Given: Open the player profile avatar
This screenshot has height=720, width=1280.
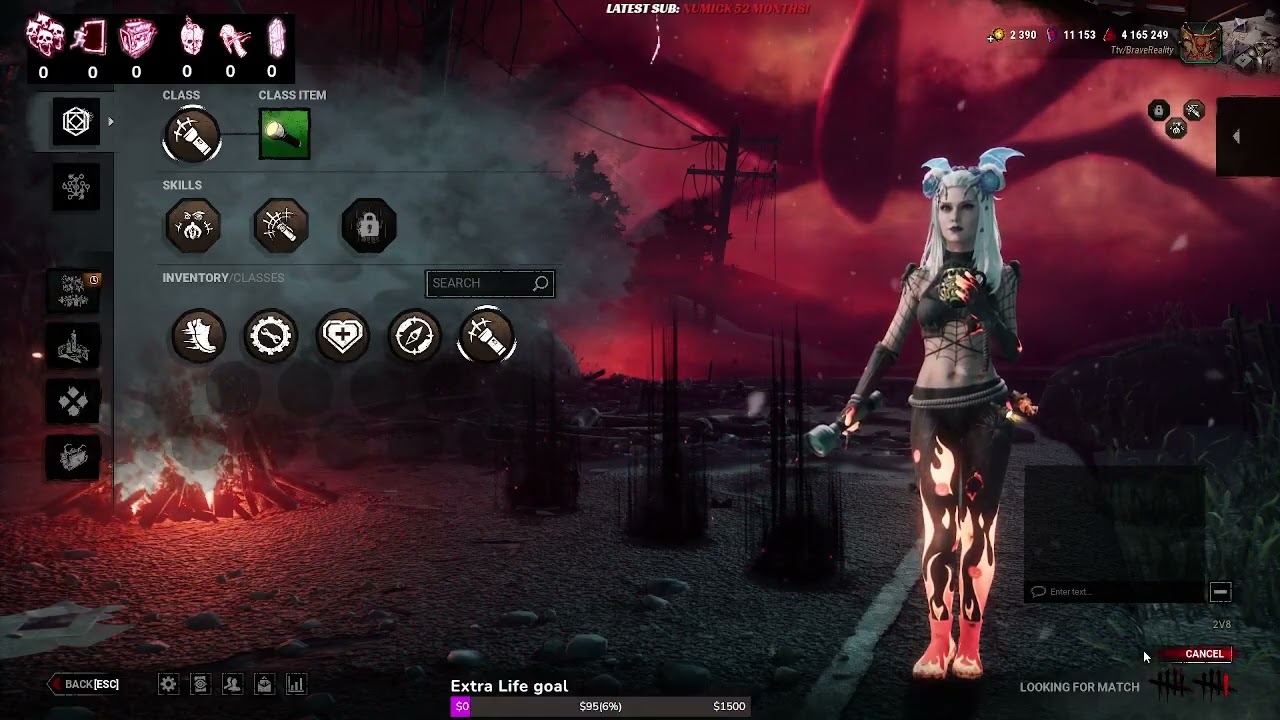Looking at the screenshot, I should point(1201,43).
